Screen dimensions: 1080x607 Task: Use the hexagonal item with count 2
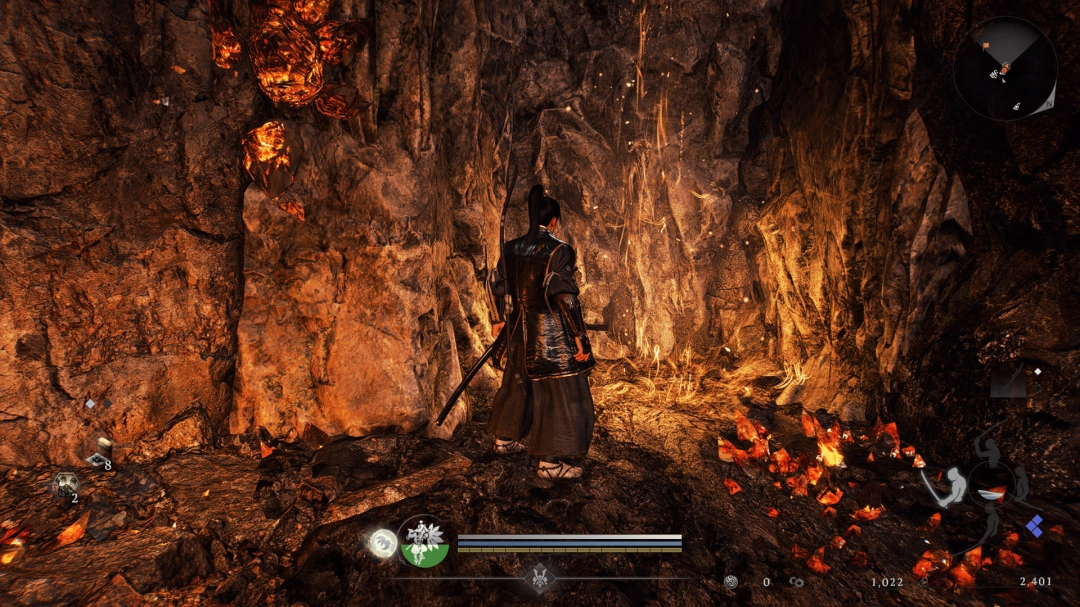pos(65,485)
